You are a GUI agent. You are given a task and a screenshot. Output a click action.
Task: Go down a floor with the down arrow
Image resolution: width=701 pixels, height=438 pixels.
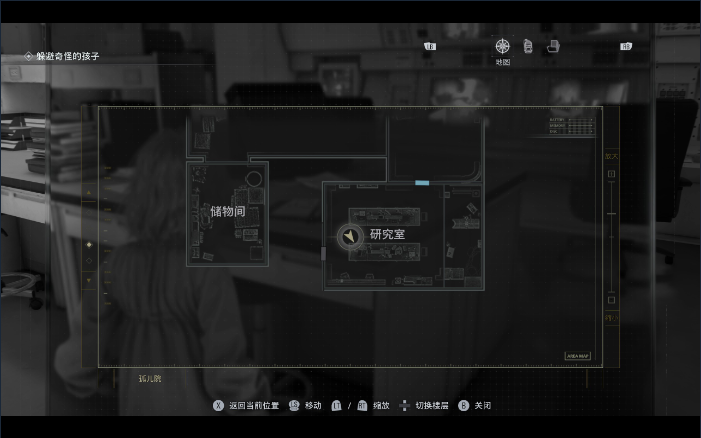[x=88, y=281]
